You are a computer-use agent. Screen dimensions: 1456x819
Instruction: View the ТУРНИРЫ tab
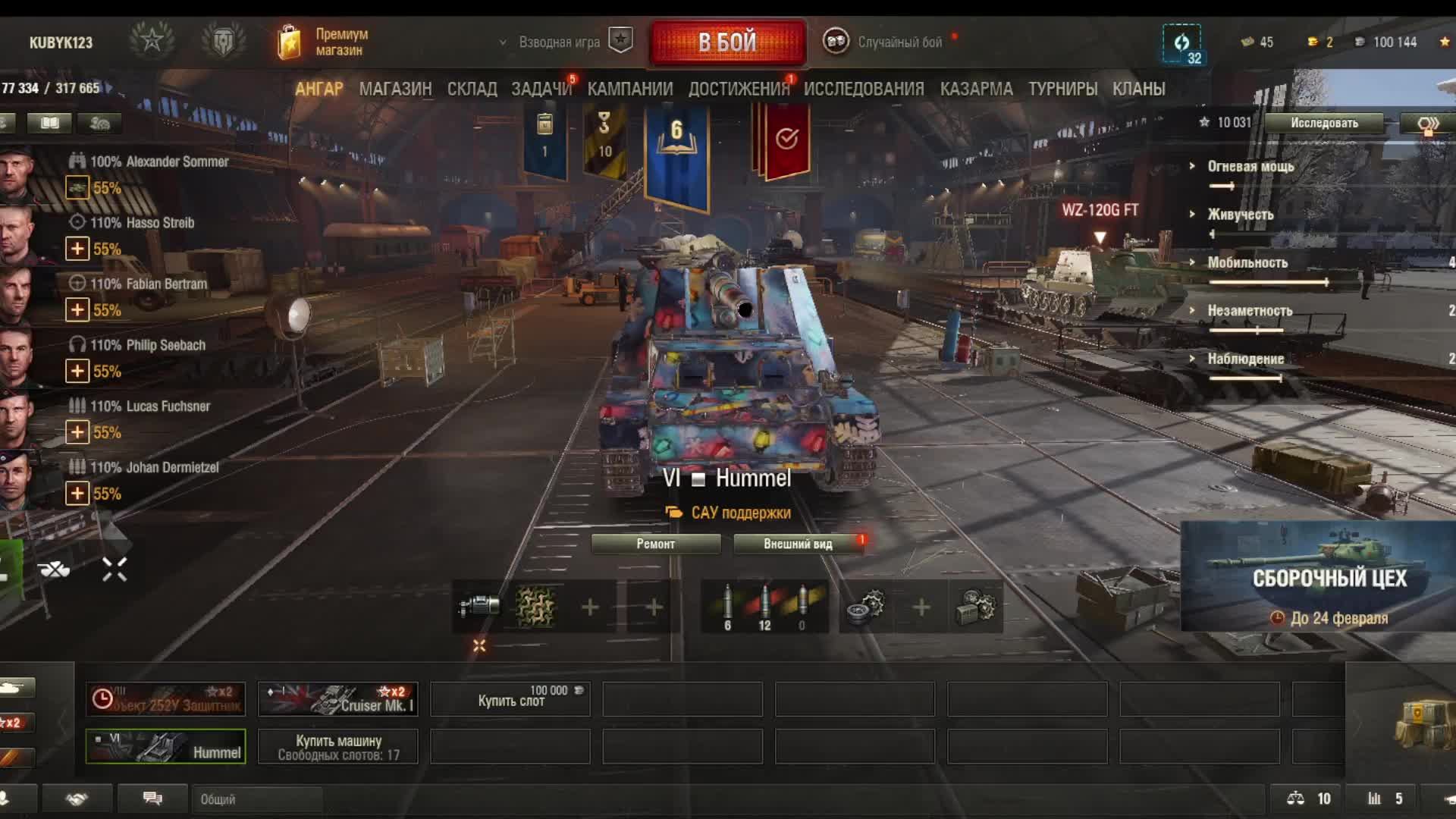tap(1062, 89)
